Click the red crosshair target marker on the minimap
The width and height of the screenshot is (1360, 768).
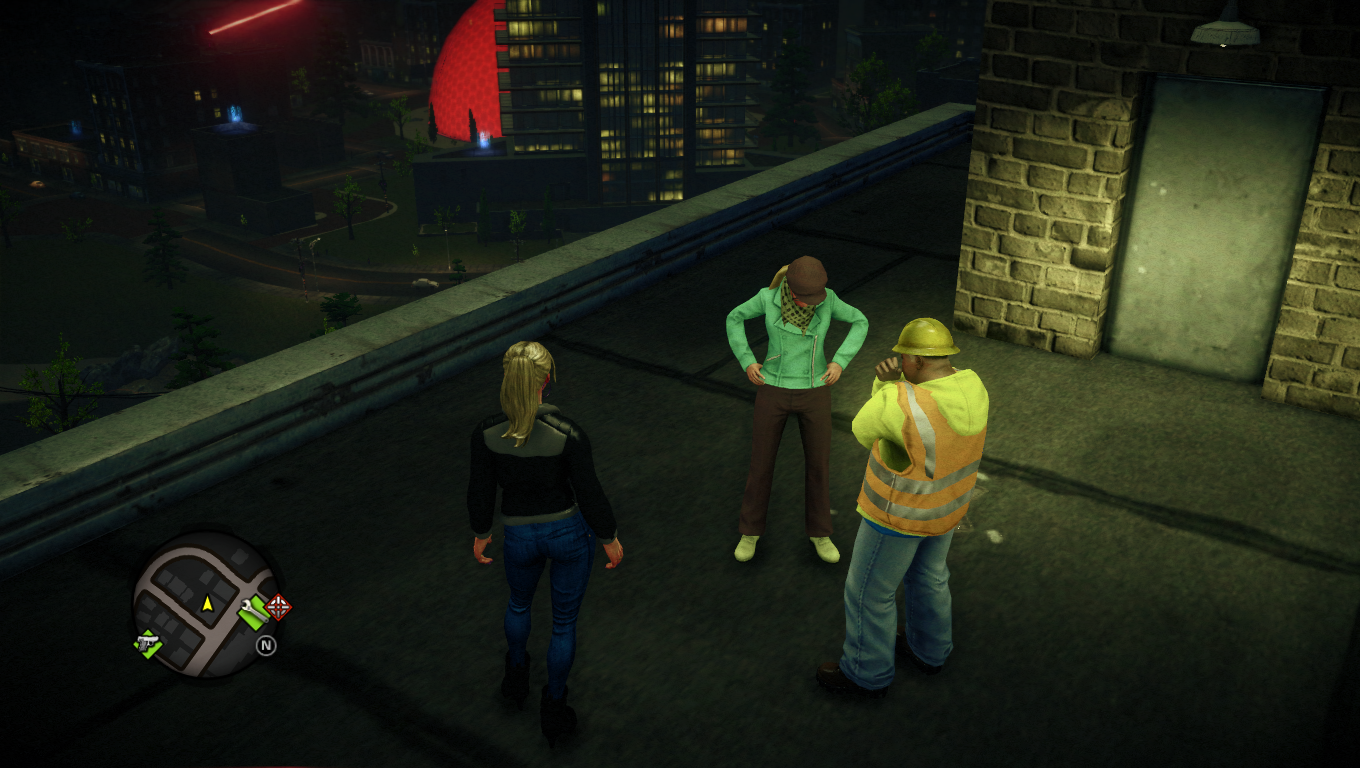pyautogui.click(x=278, y=607)
